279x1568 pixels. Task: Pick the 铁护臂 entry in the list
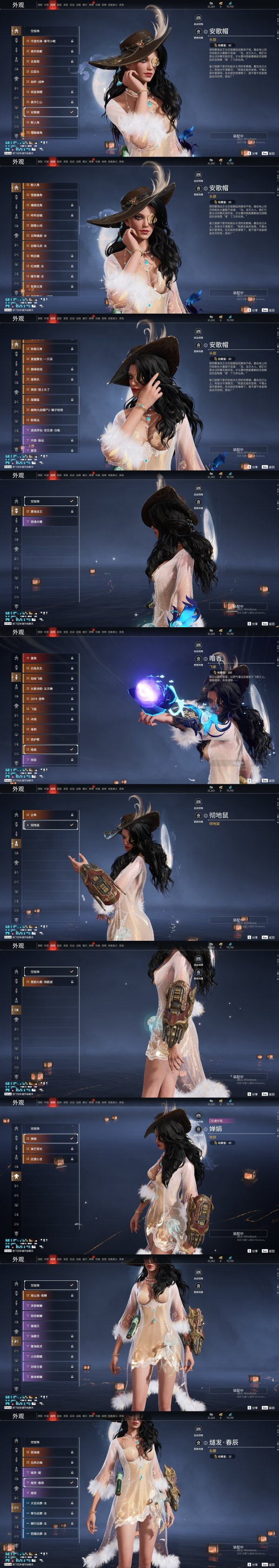click(x=50, y=740)
